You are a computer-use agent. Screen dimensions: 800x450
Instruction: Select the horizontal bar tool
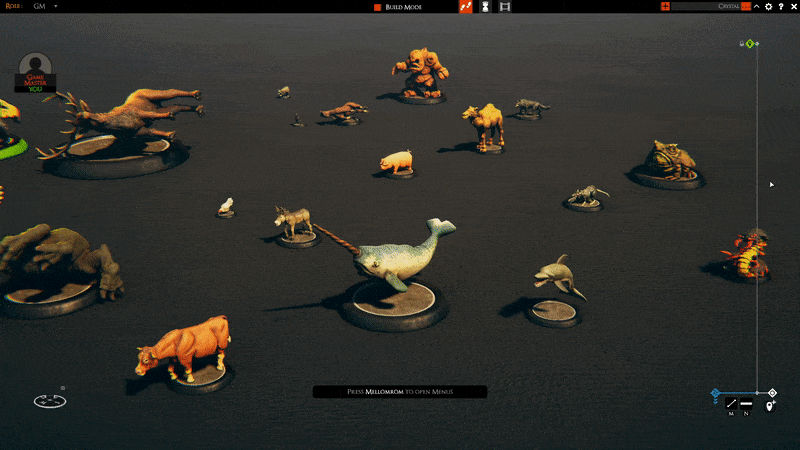pos(746,403)
